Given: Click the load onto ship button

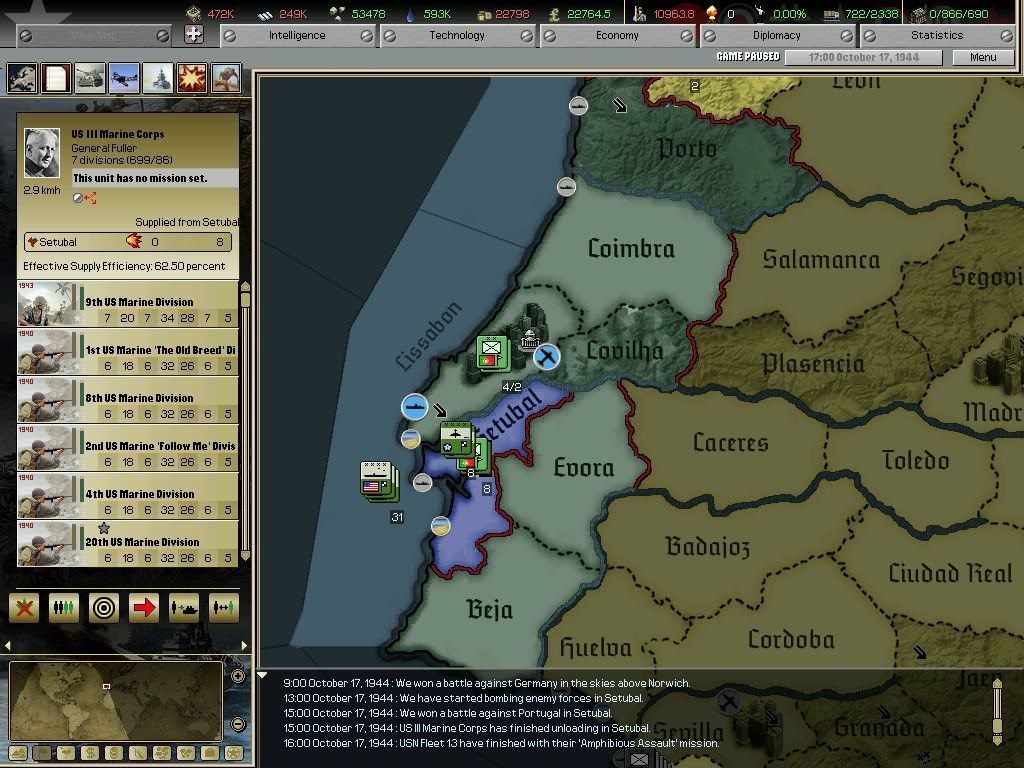Looking at the screenshot, I should (184, 607).
